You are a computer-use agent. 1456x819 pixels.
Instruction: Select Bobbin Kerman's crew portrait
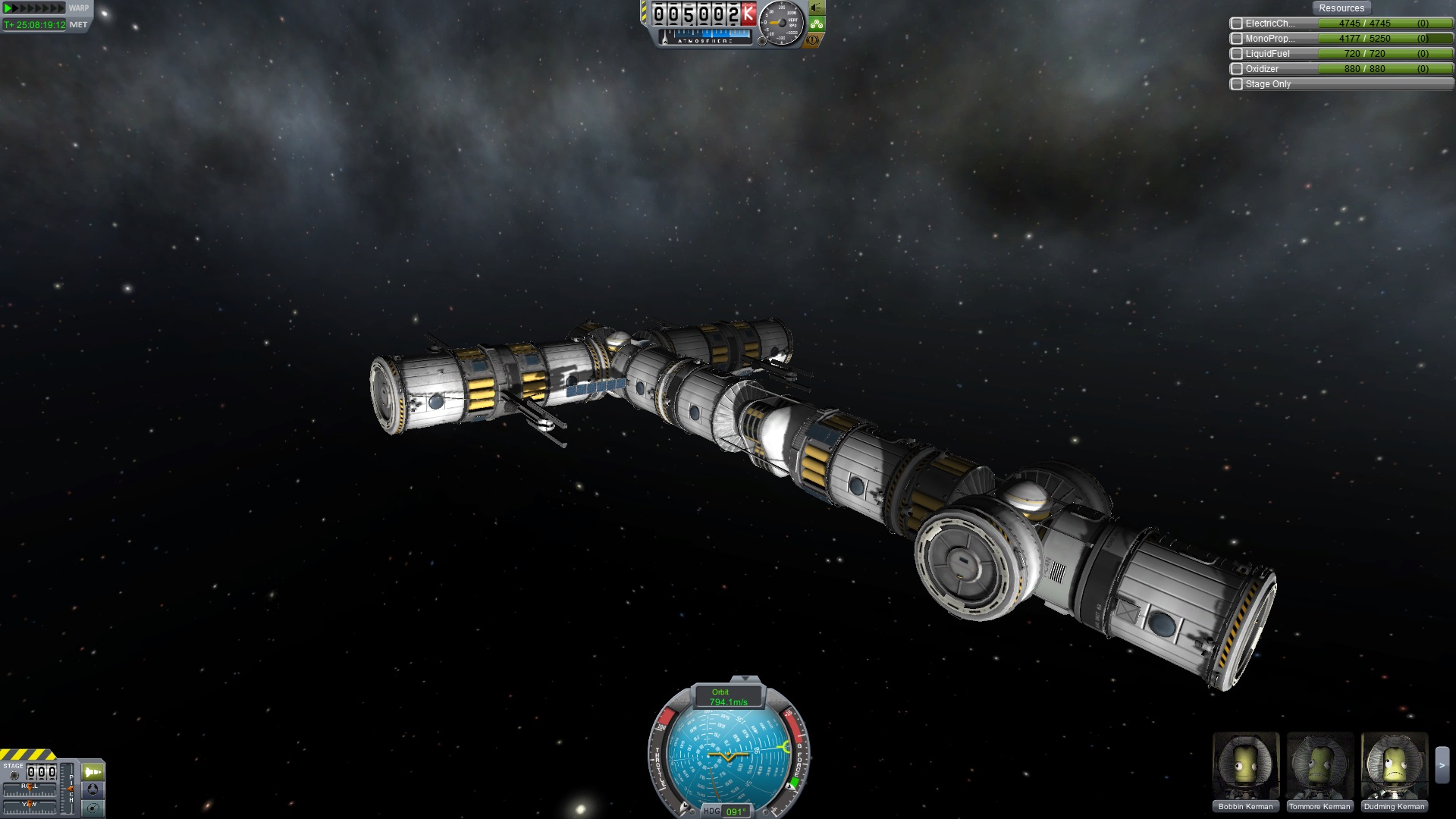click(x=1245, y=766)
